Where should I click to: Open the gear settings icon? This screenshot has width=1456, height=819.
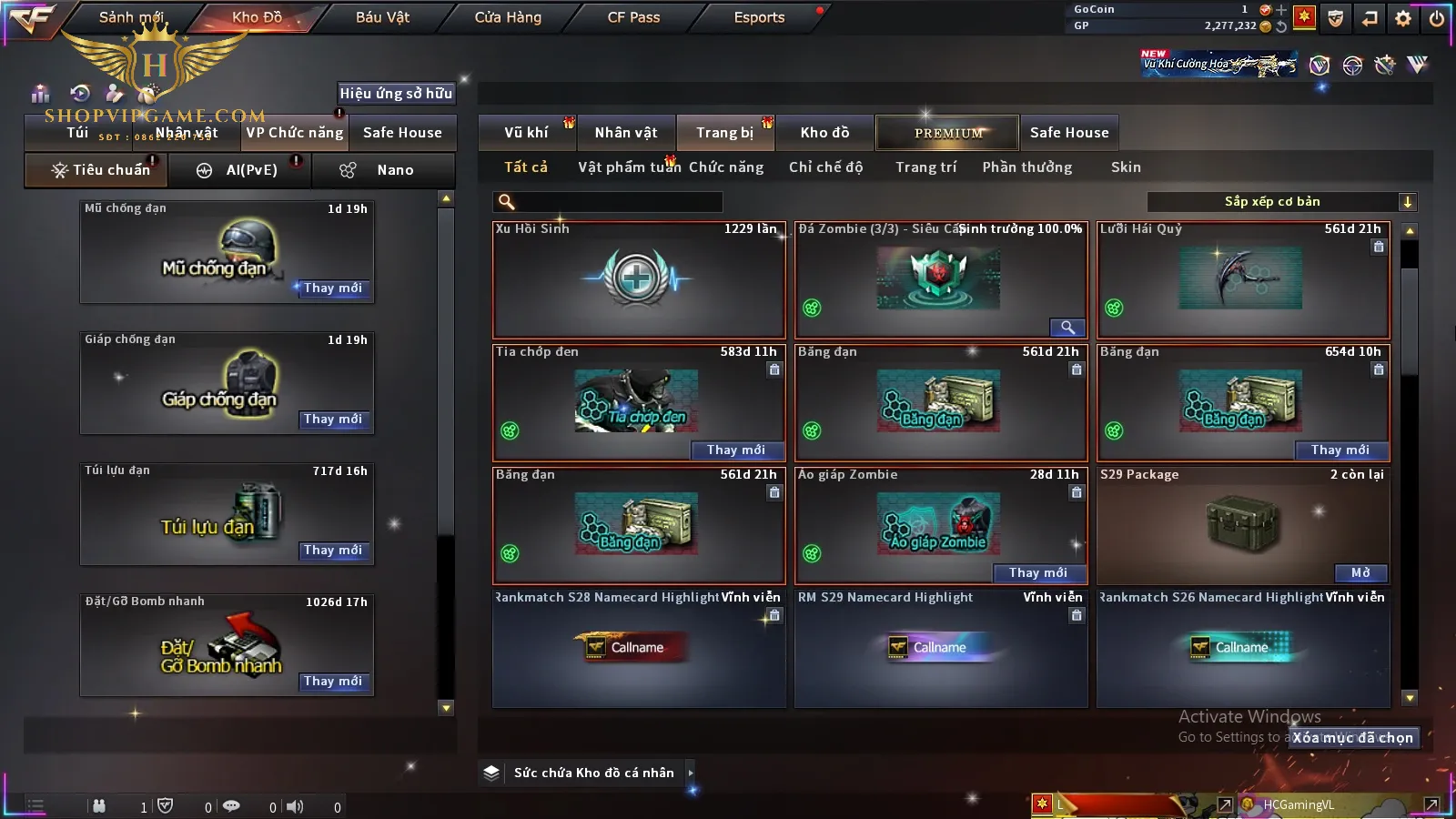[x=1403, y=18]
